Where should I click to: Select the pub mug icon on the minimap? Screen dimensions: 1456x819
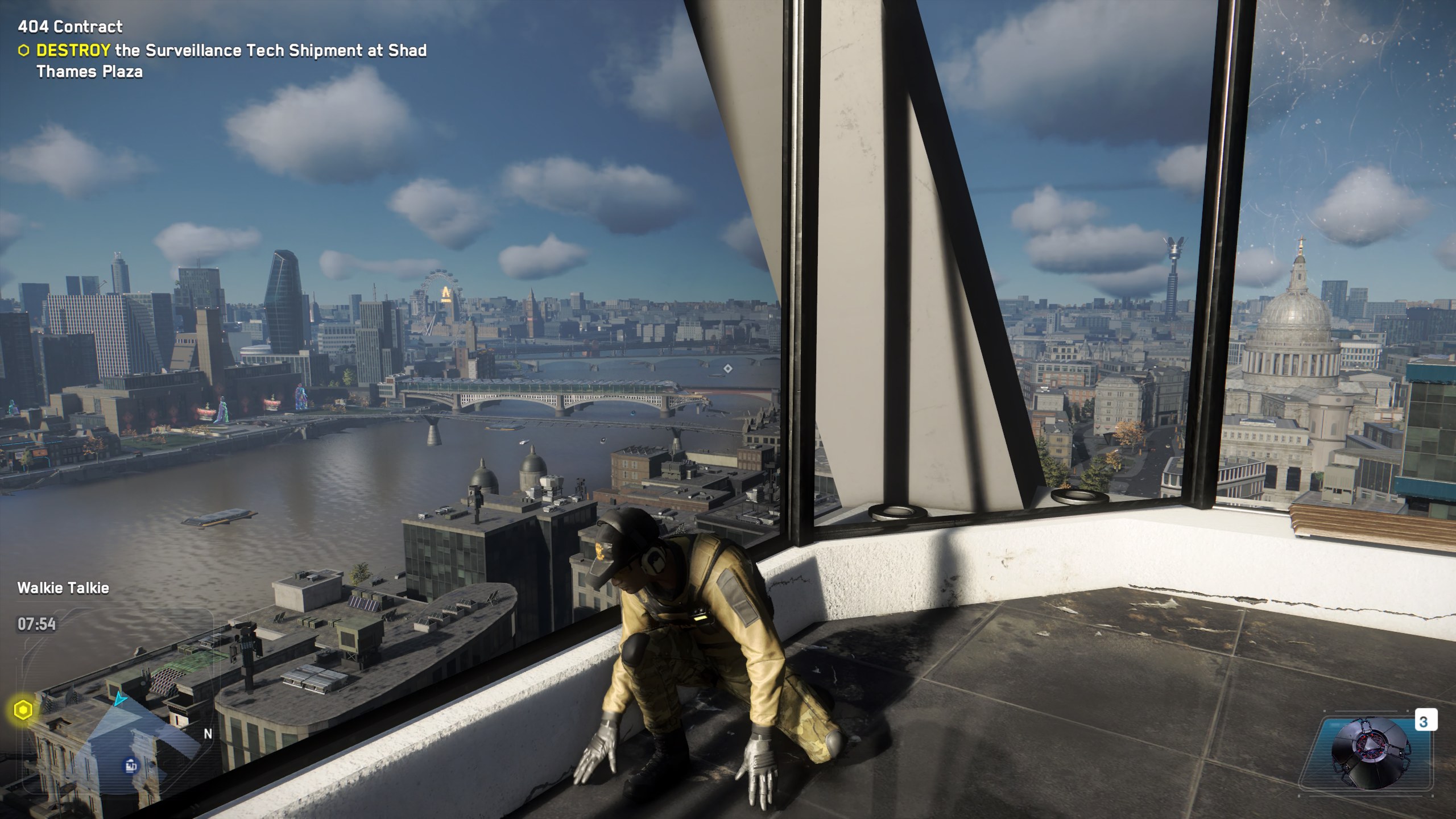point(131,765)
